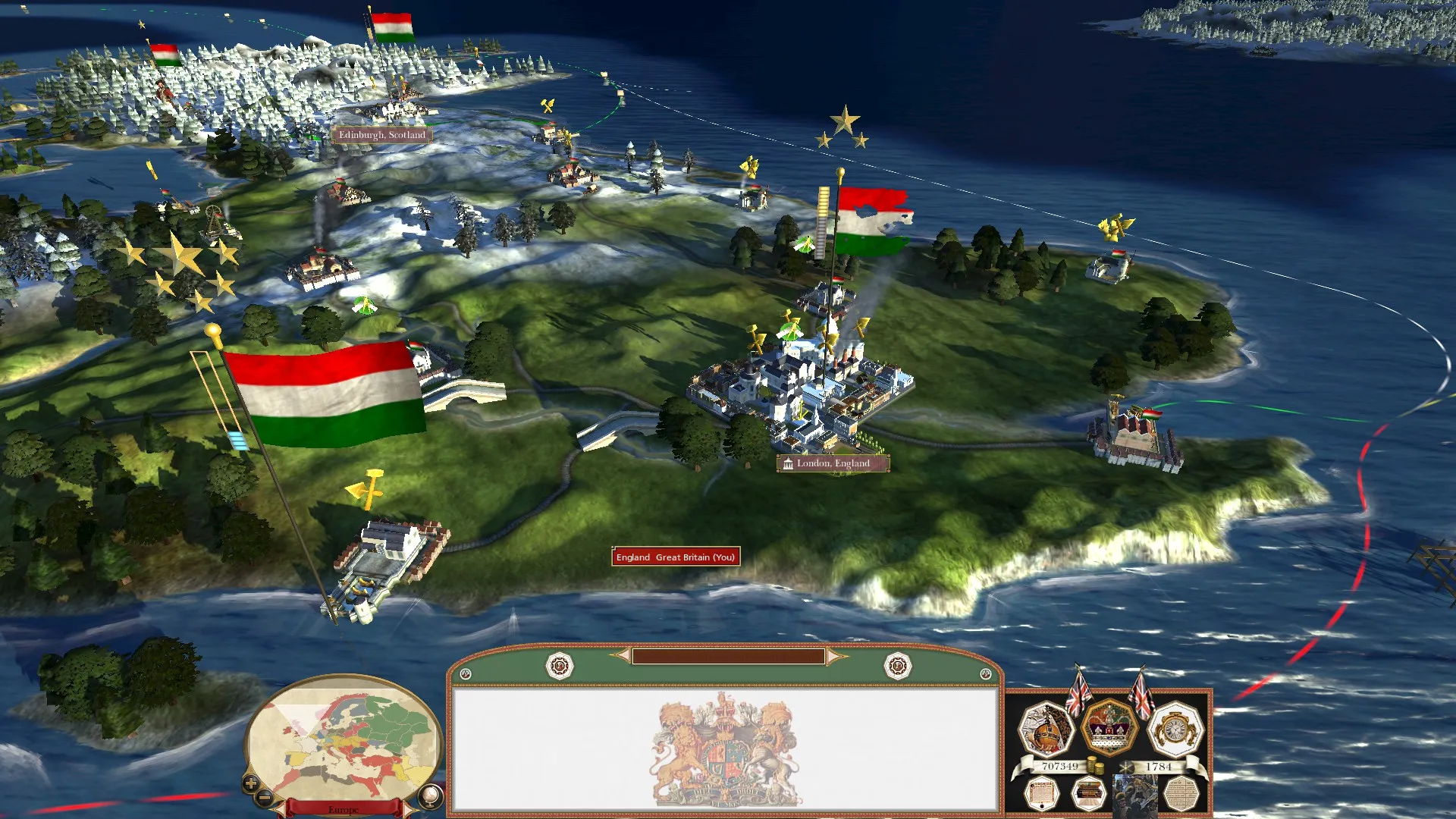Open the missions scroll icon

(x=1041, y=795)
